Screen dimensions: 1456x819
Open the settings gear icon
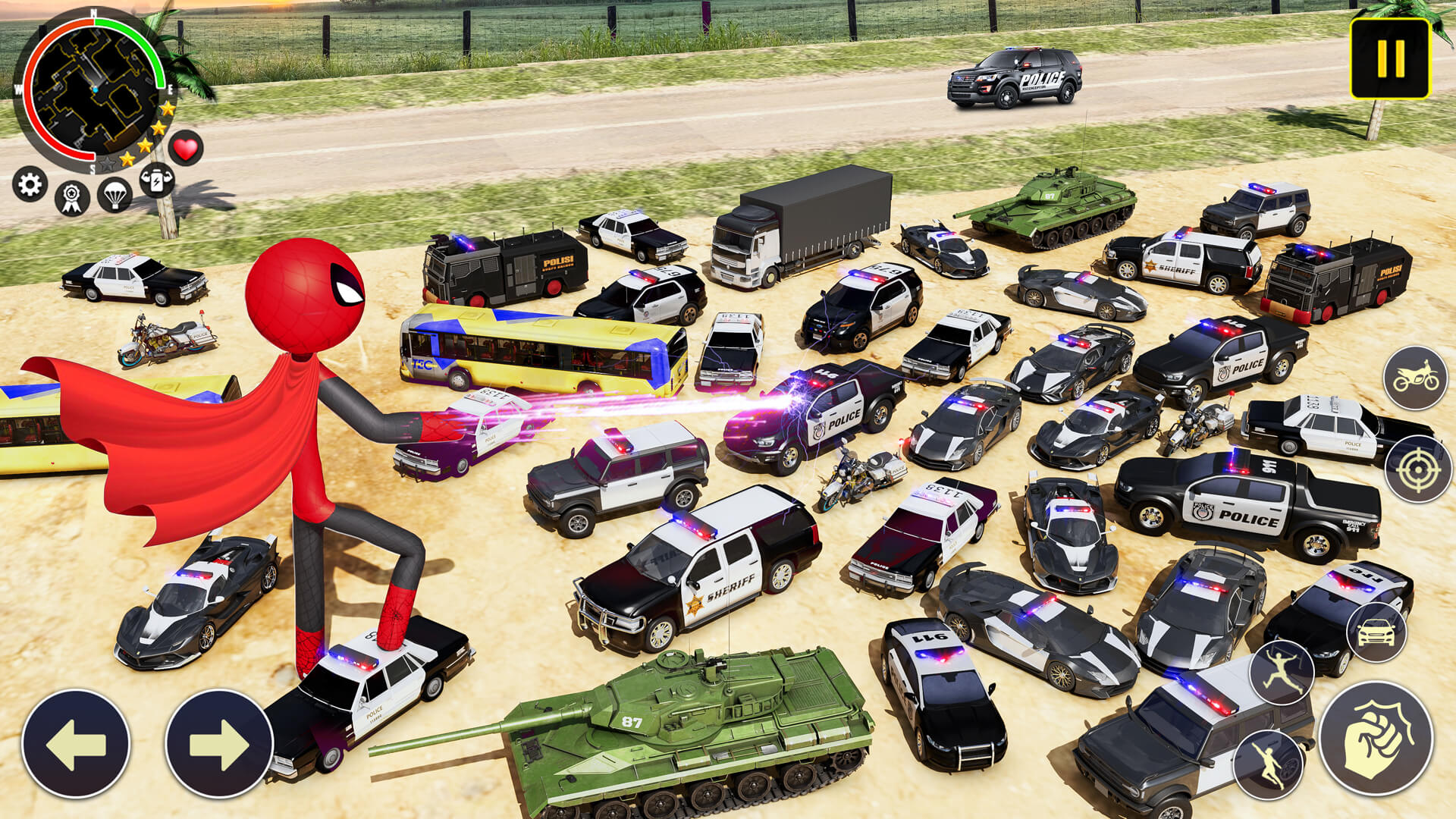coord(29,186)
